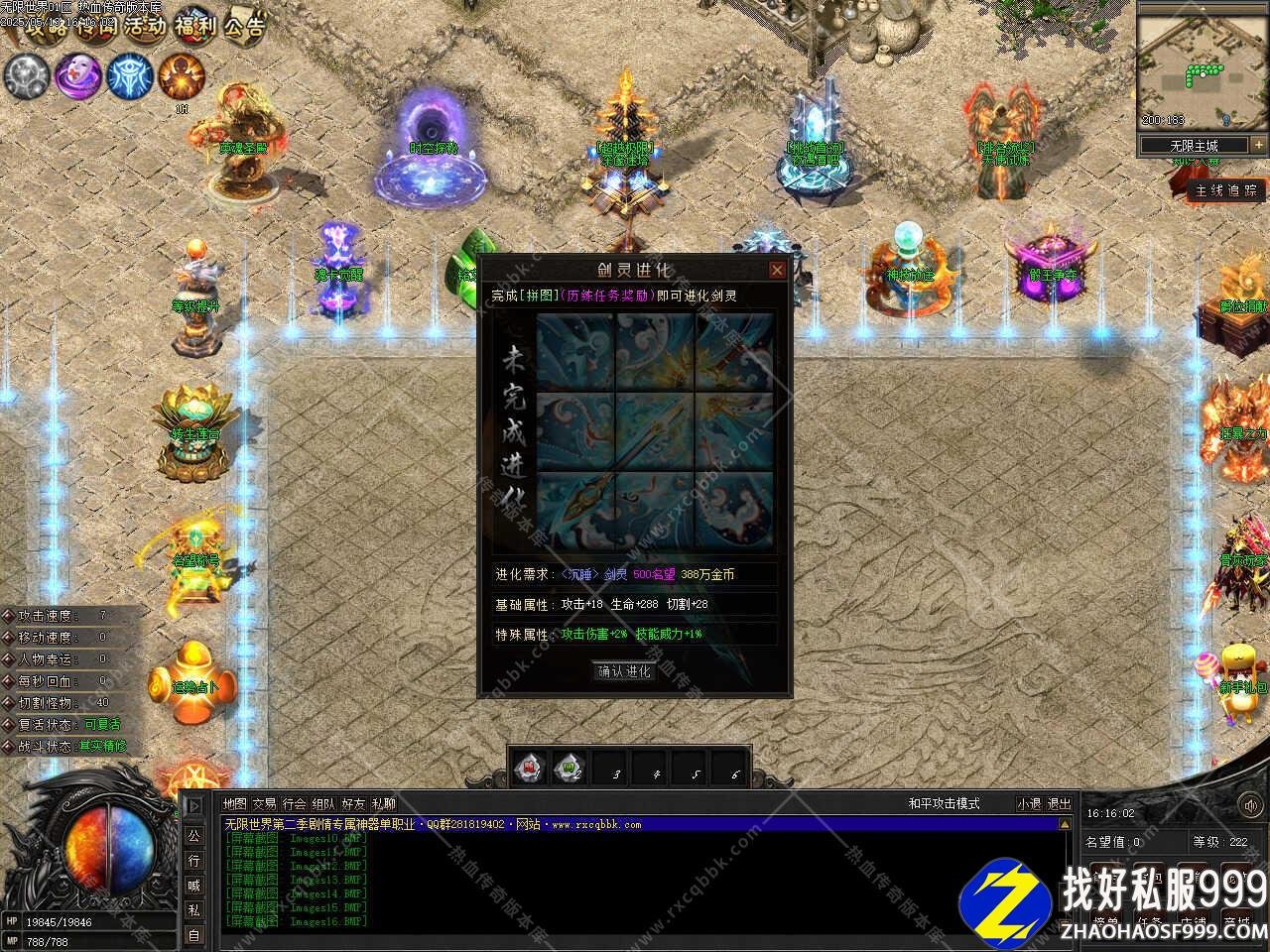Open the 攻略 guide menu
The height and width of the screenshot is (952, 1270).
click(x=44, y=27)
